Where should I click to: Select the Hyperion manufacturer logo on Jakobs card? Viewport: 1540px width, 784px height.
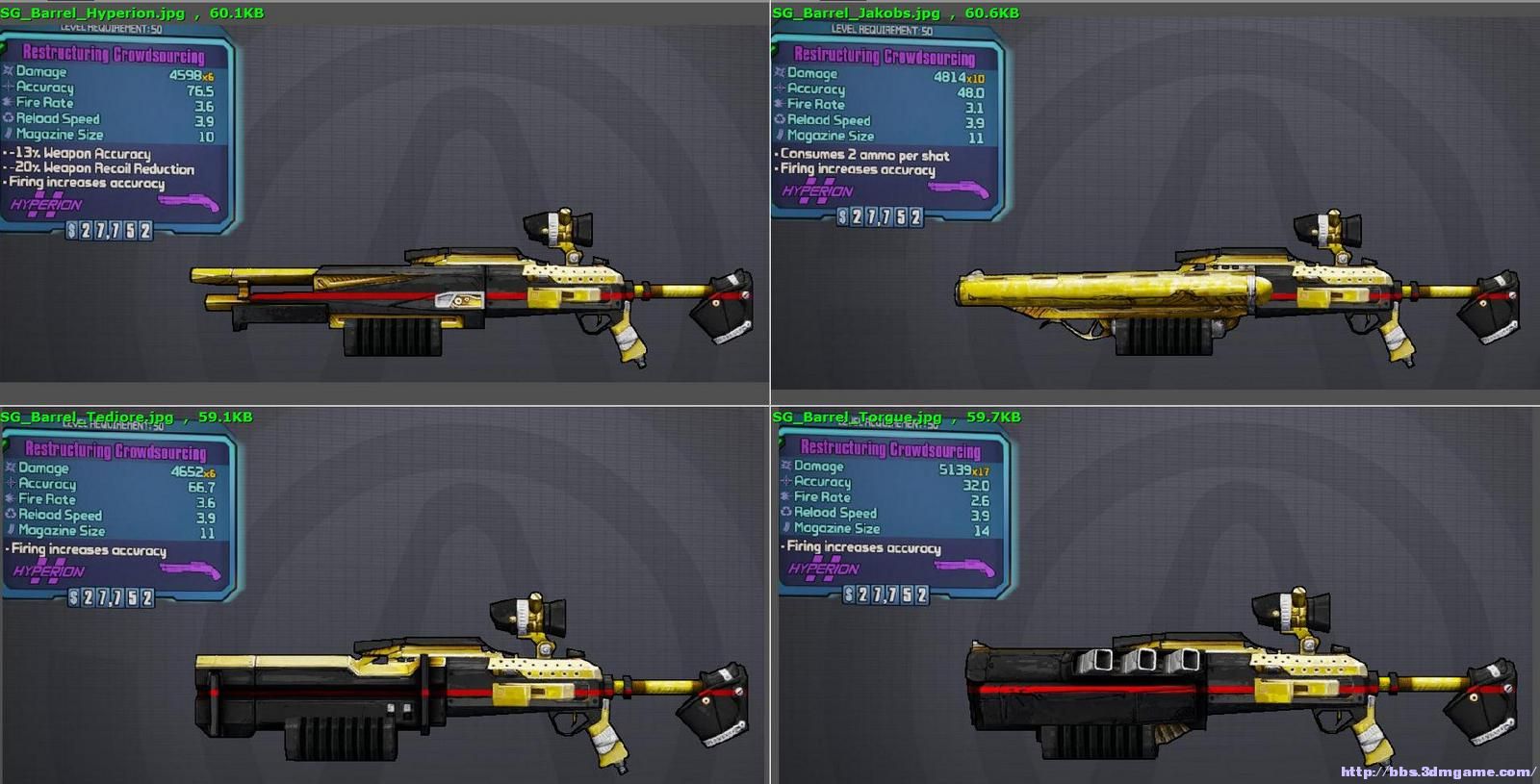(x=816, y=191)
